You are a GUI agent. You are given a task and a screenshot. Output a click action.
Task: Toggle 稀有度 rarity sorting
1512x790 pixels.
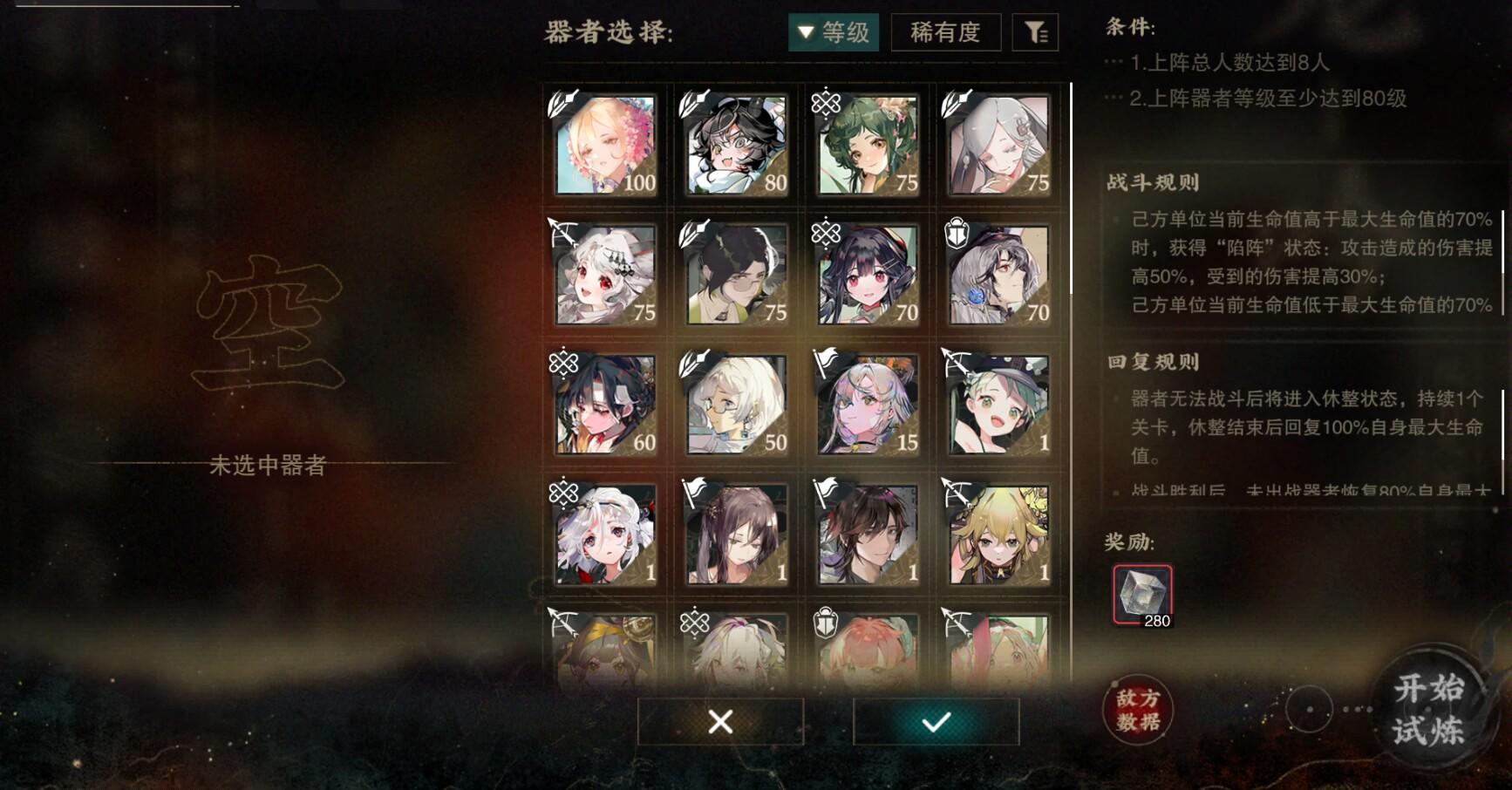tap(945, 33)
